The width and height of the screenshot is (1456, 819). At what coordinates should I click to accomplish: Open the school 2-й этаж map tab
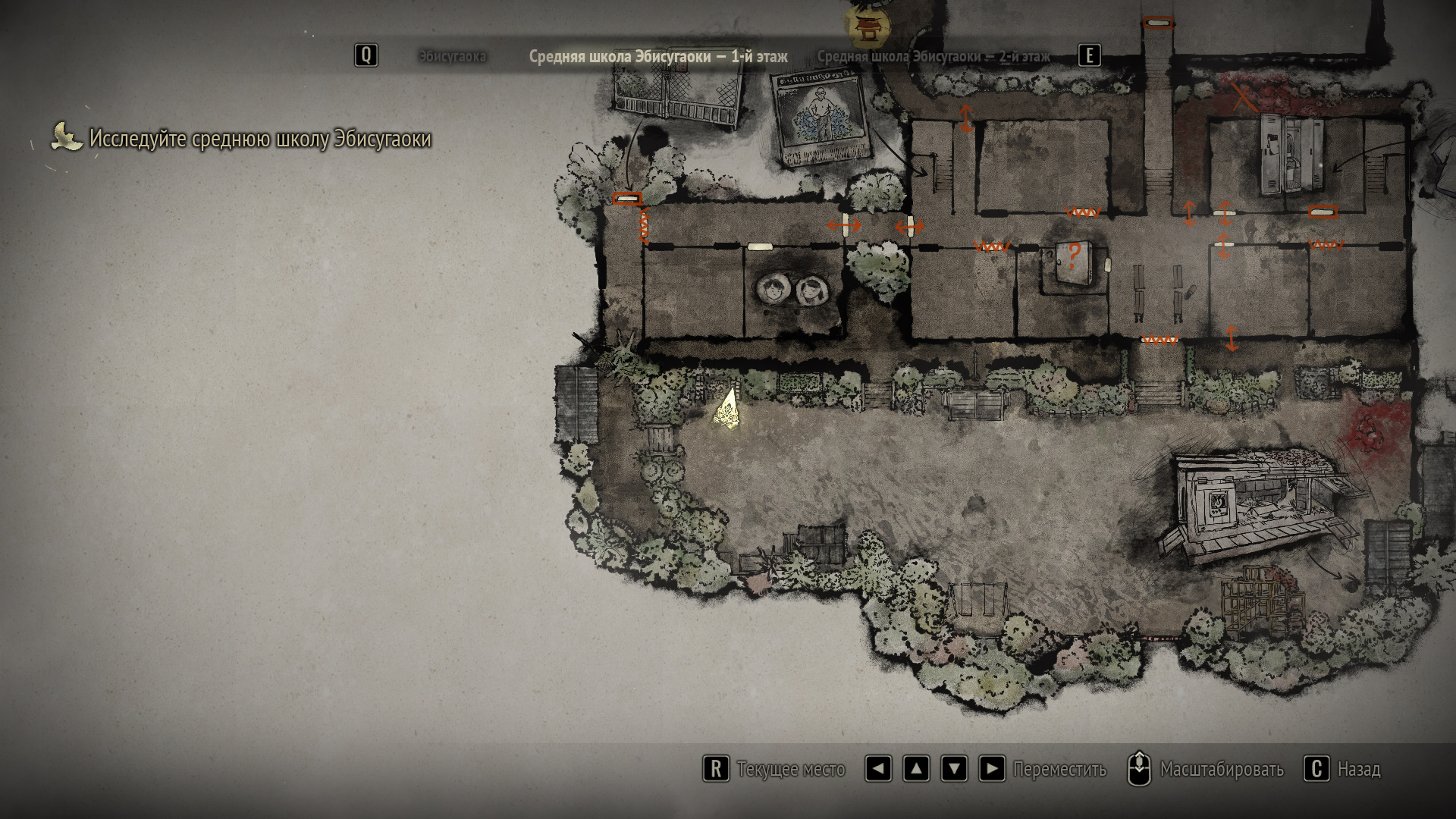pyautogui.click(x=933, y=57)
